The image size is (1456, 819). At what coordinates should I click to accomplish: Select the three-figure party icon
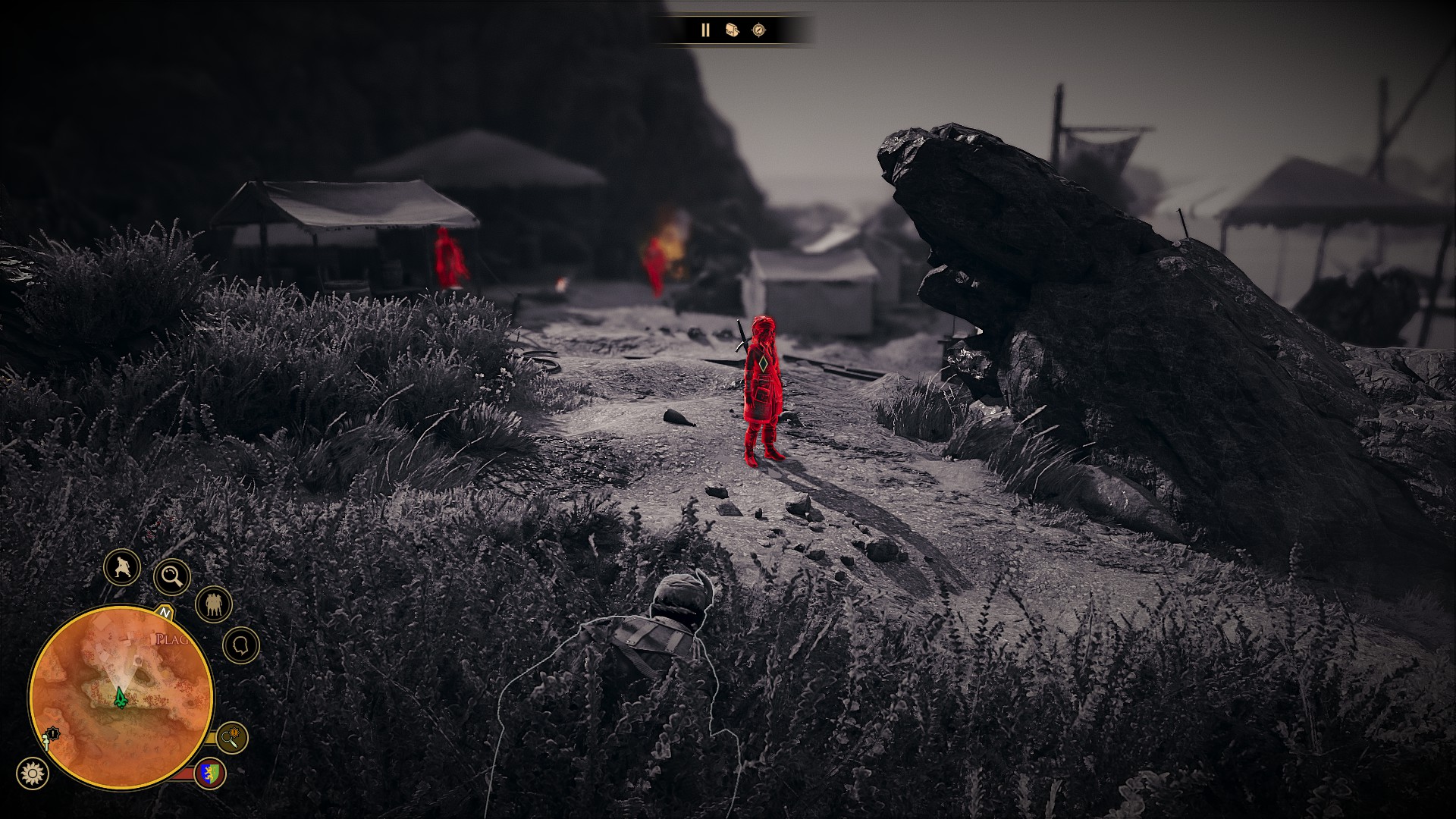click(213, 604)
